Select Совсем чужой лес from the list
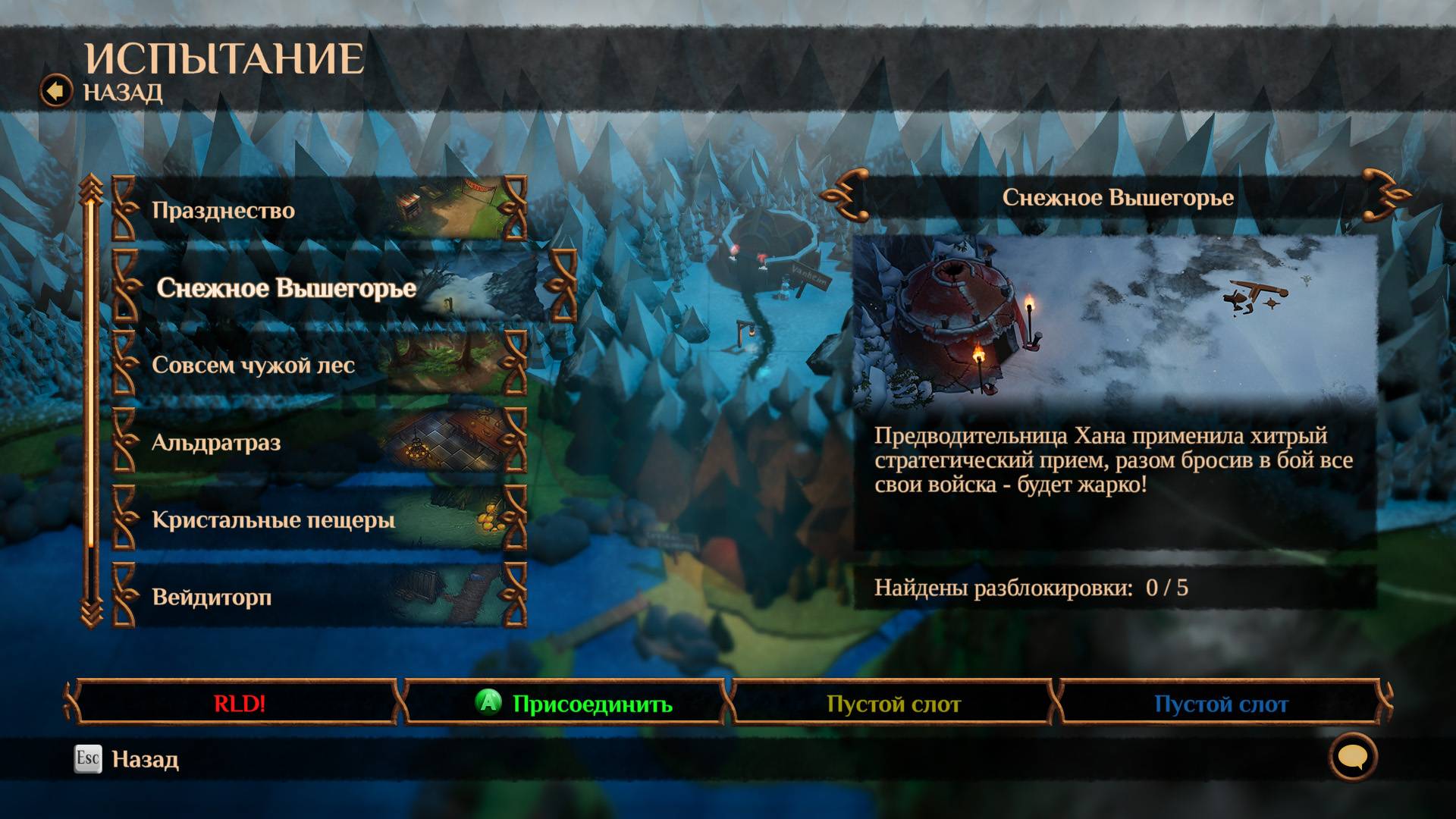 pyautogui.click(x=318, y=365)
